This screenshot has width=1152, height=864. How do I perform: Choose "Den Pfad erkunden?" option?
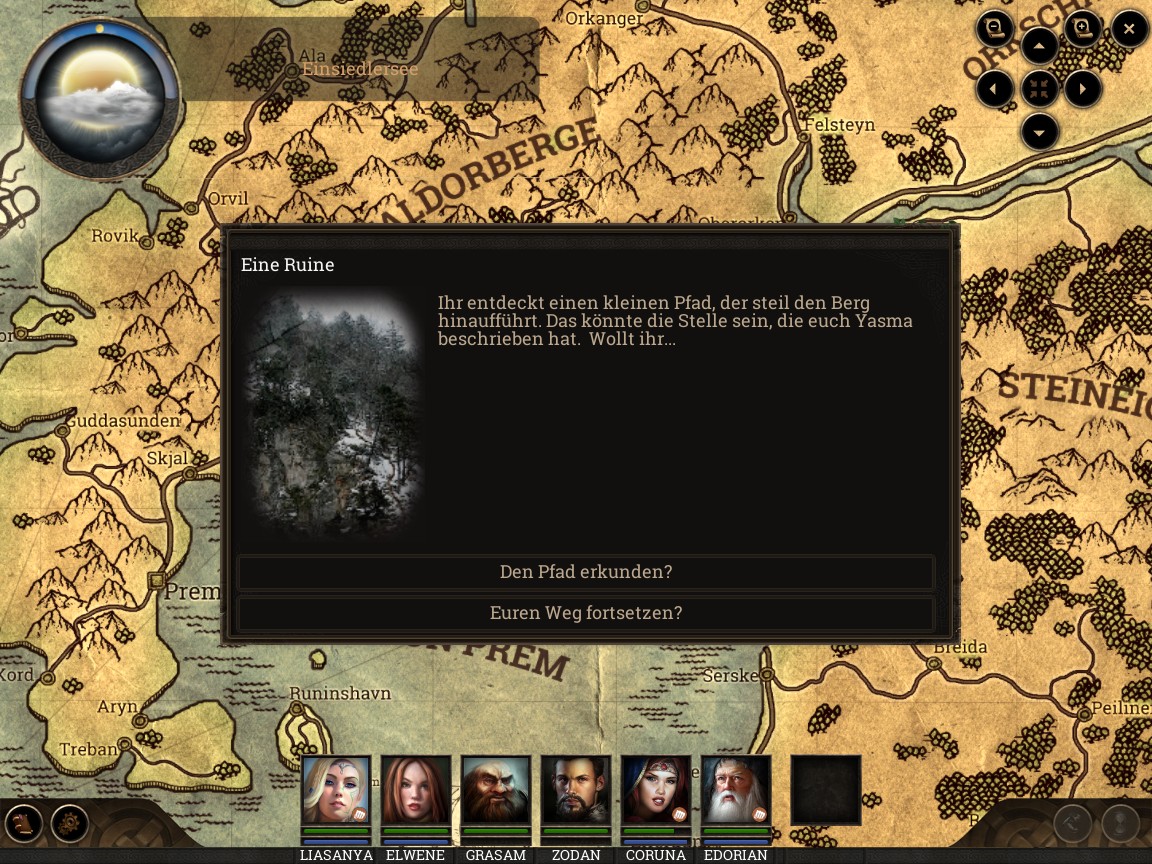click(586, 572)
